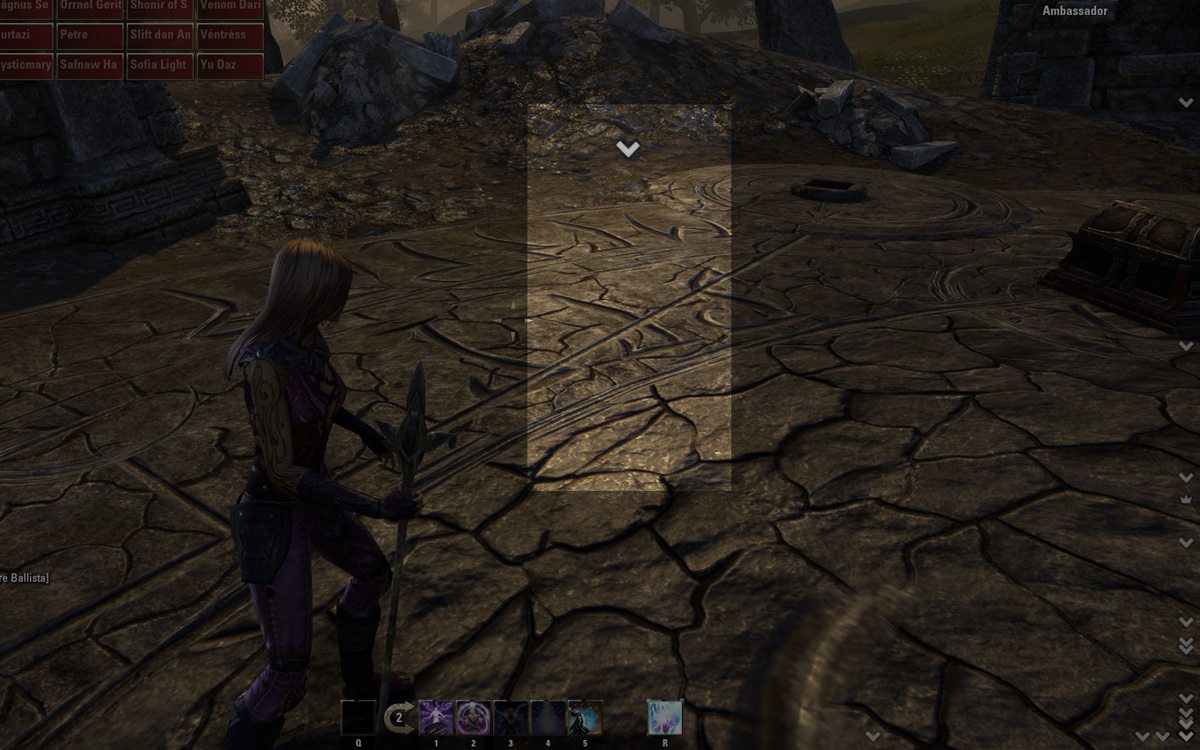Trigger the glowing blue ultimate ability
The width and height of the screenshot is (1200, 750).
pos(664,717)
